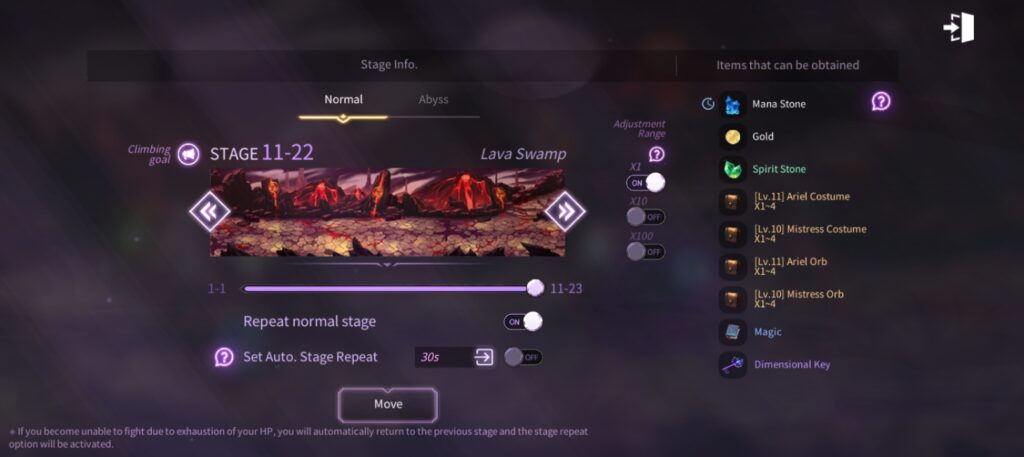Enable the Set Auto. Stage Repeat toggle
Viewport: 1024px width, 457px height.
click(x=523, y=357)
